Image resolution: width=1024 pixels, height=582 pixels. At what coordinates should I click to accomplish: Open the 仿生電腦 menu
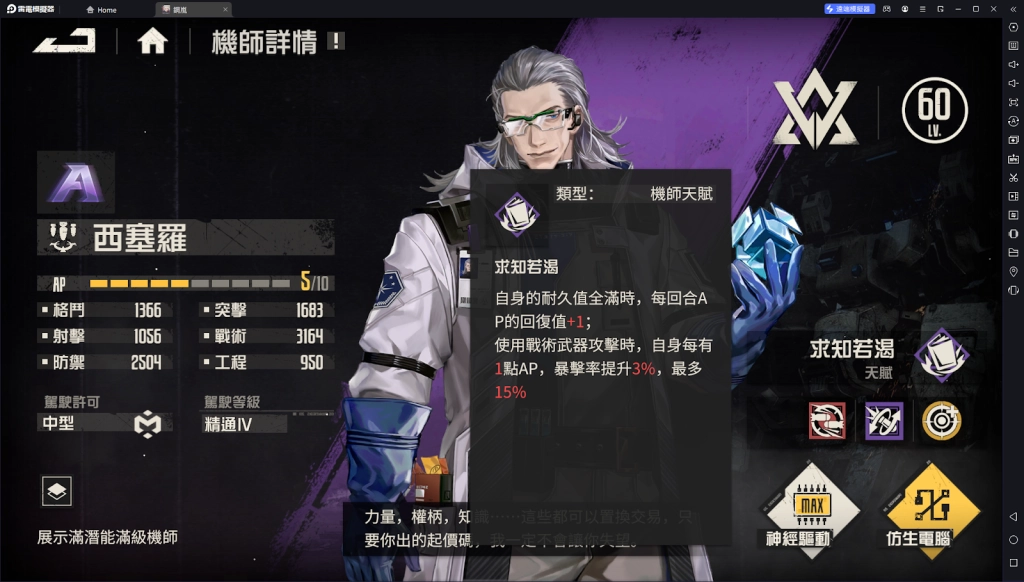click(x=930, y=505)
